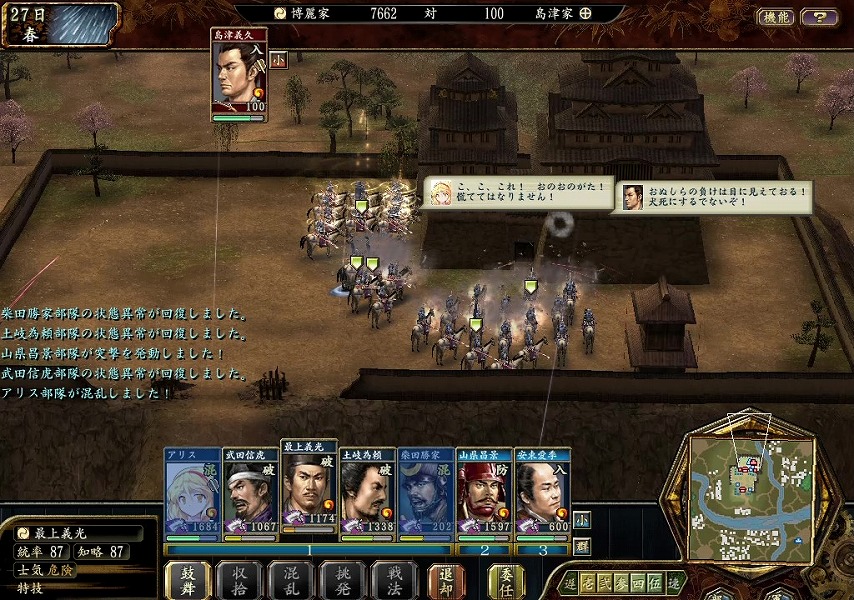Activate the 混乱 command
This screenshot has width=854, height=600.
point(291,580)
